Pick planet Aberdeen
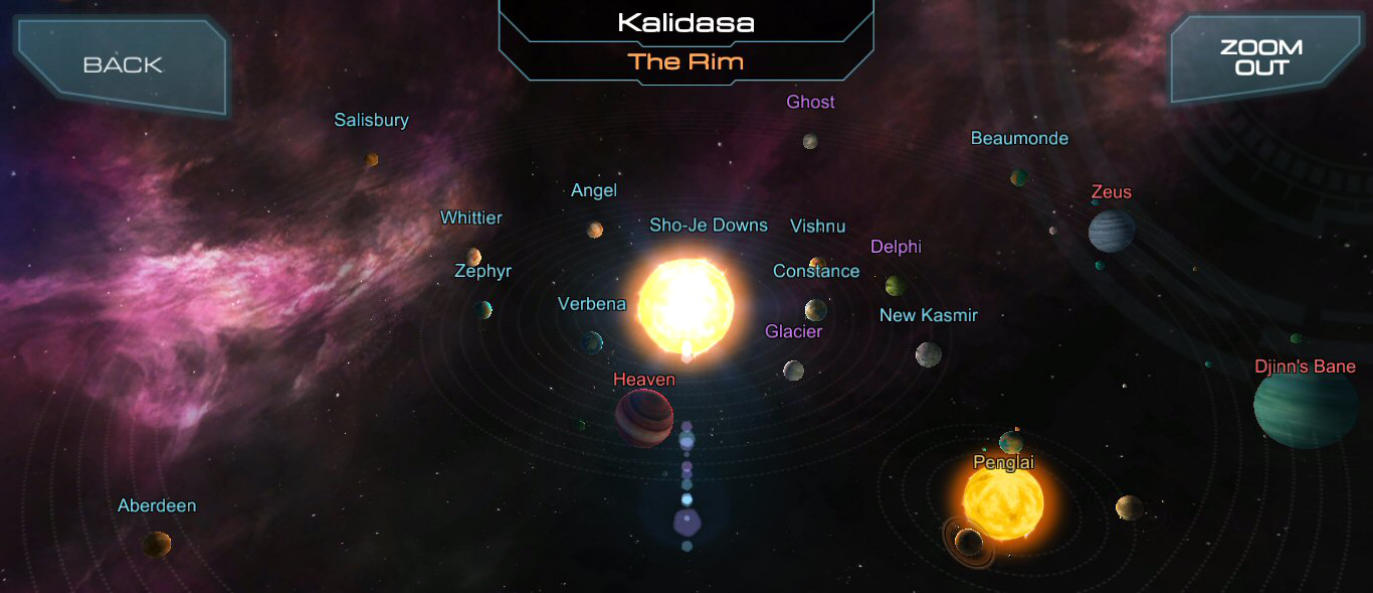 tap(157, 544)
